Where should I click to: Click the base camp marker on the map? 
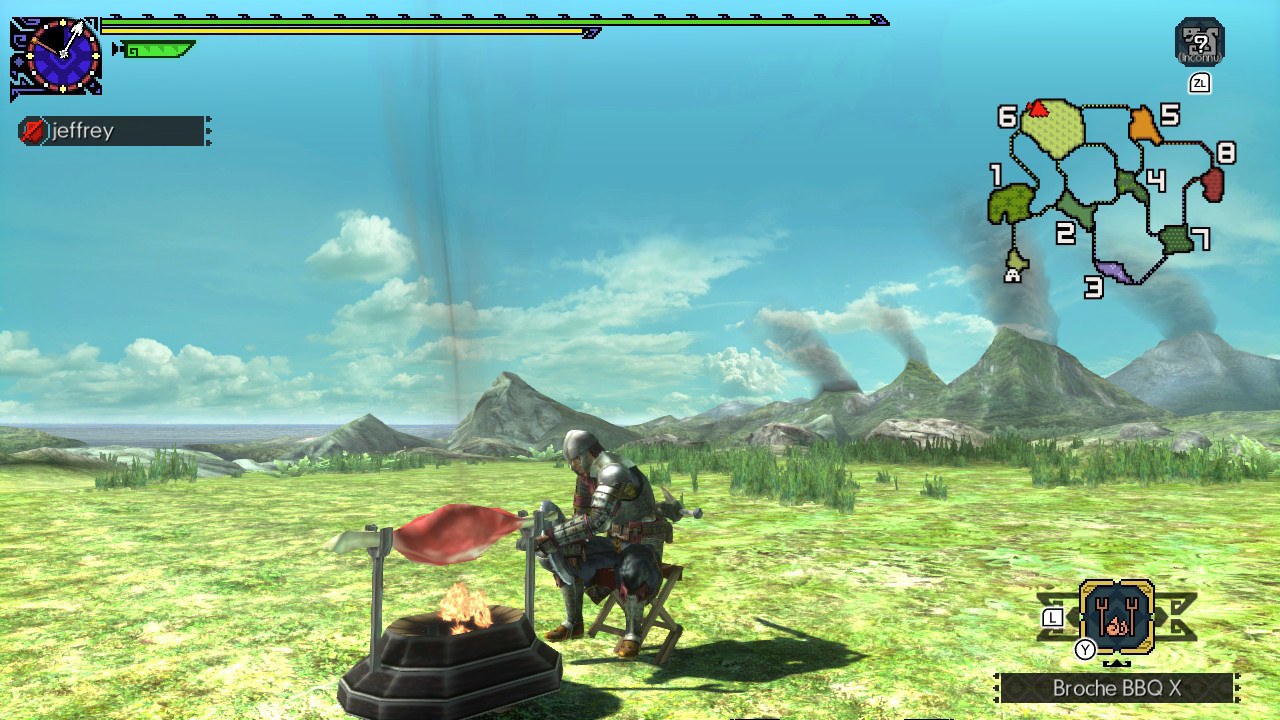pyautogui.click(x=1013, y=274)
